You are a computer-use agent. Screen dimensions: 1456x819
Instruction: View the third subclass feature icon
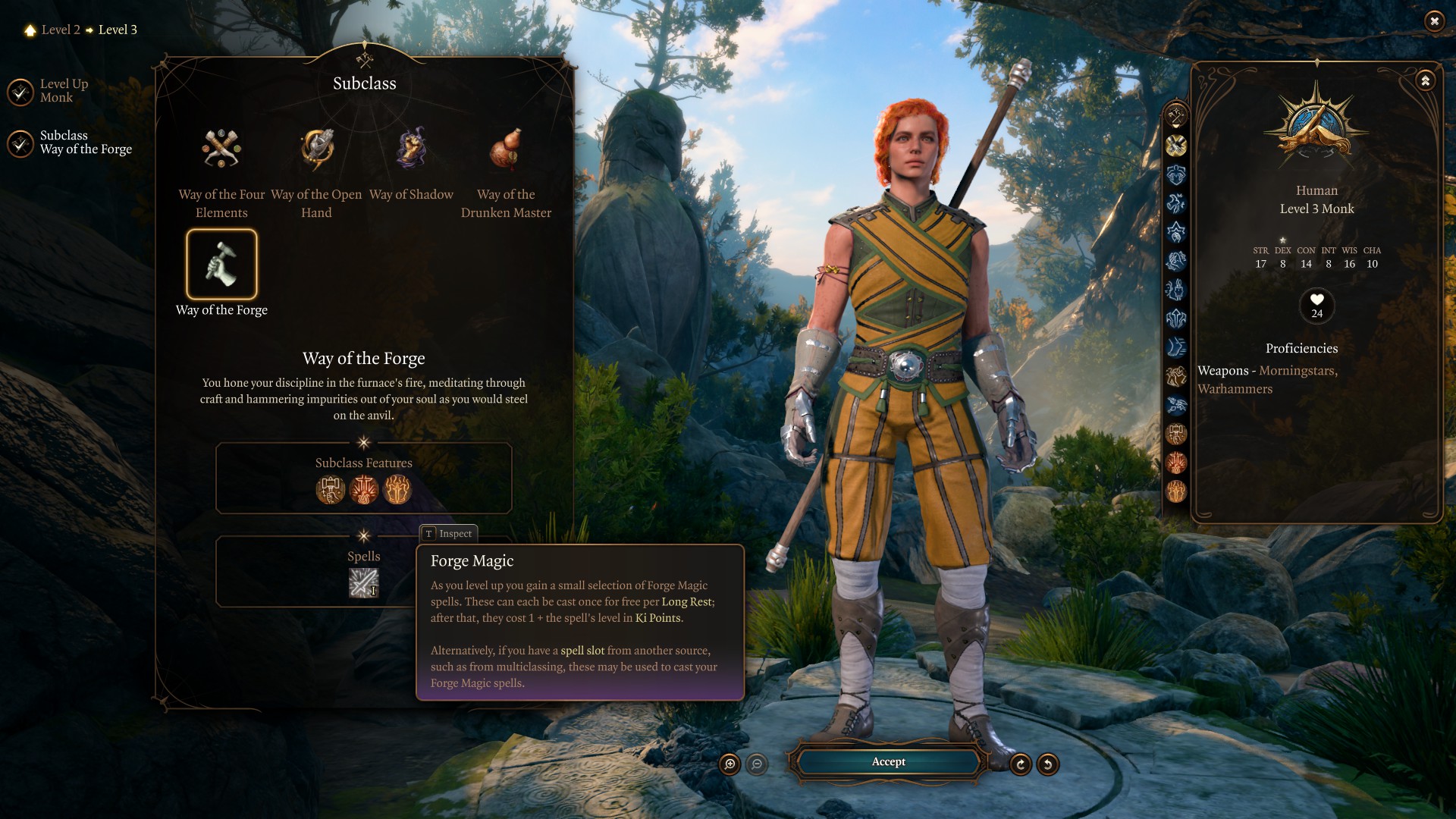tap(397, 490)
